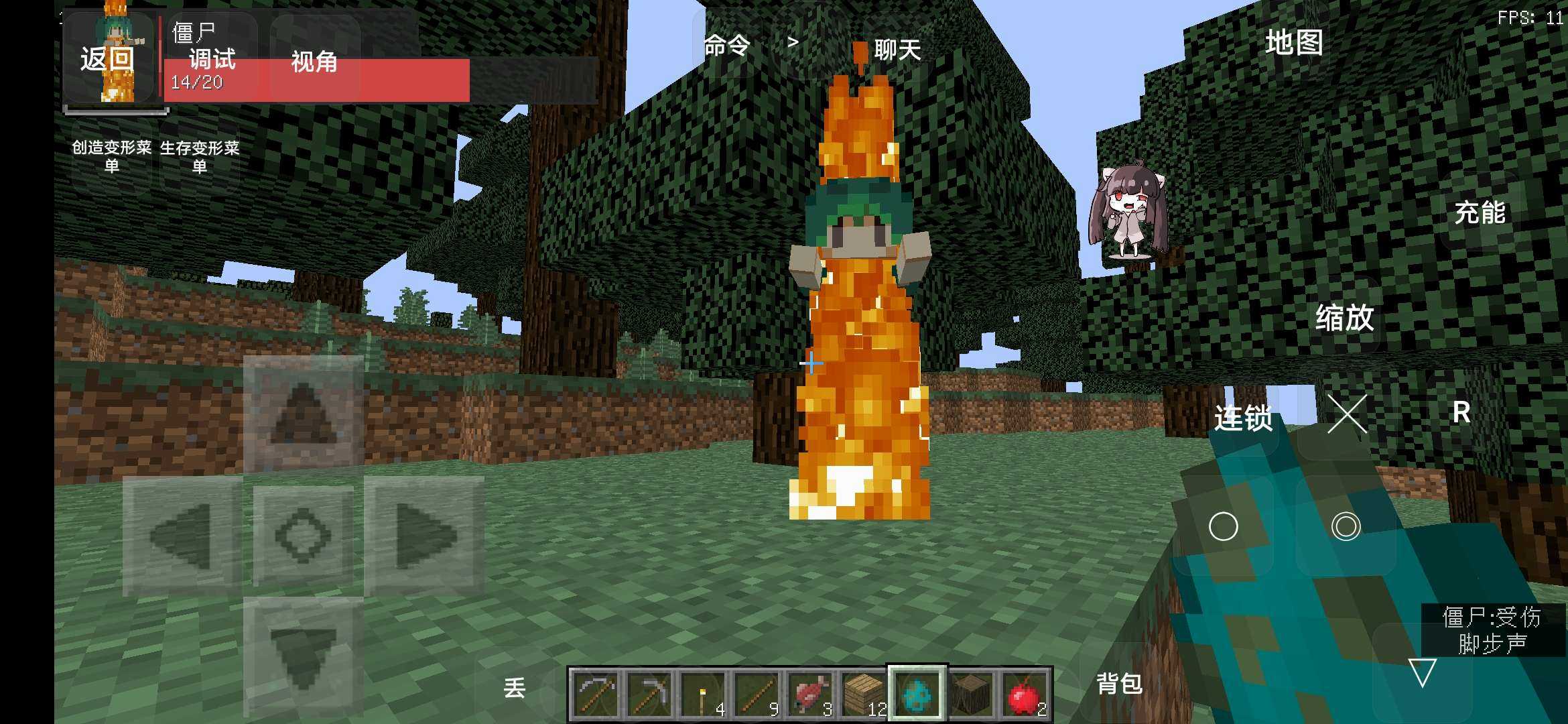Tap the right arrow movement button
This screenshot has height=724, width=1568.
[423, 536]
